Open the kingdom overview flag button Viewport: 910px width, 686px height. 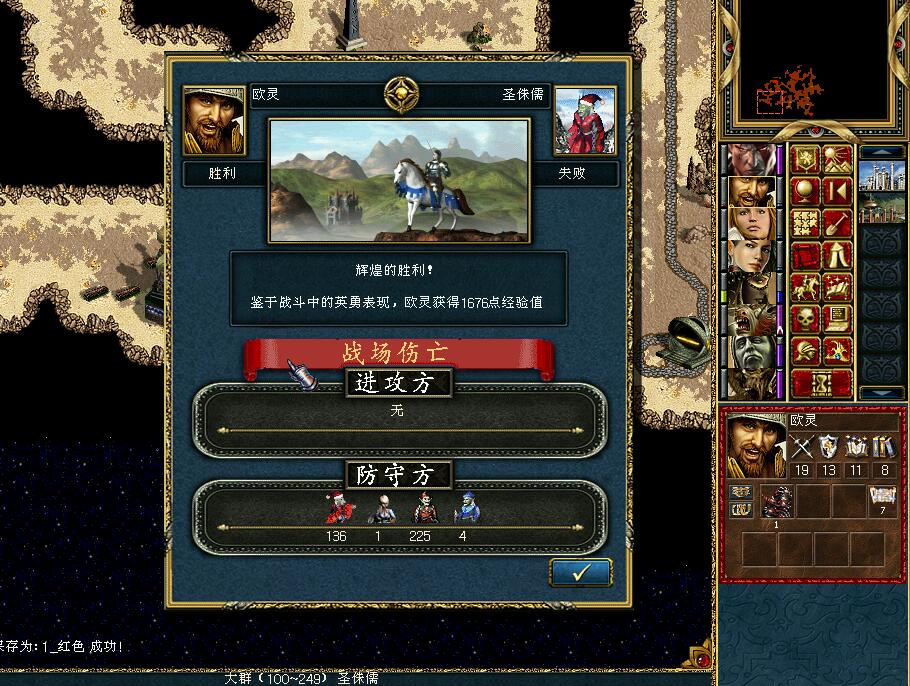[806, 159]
